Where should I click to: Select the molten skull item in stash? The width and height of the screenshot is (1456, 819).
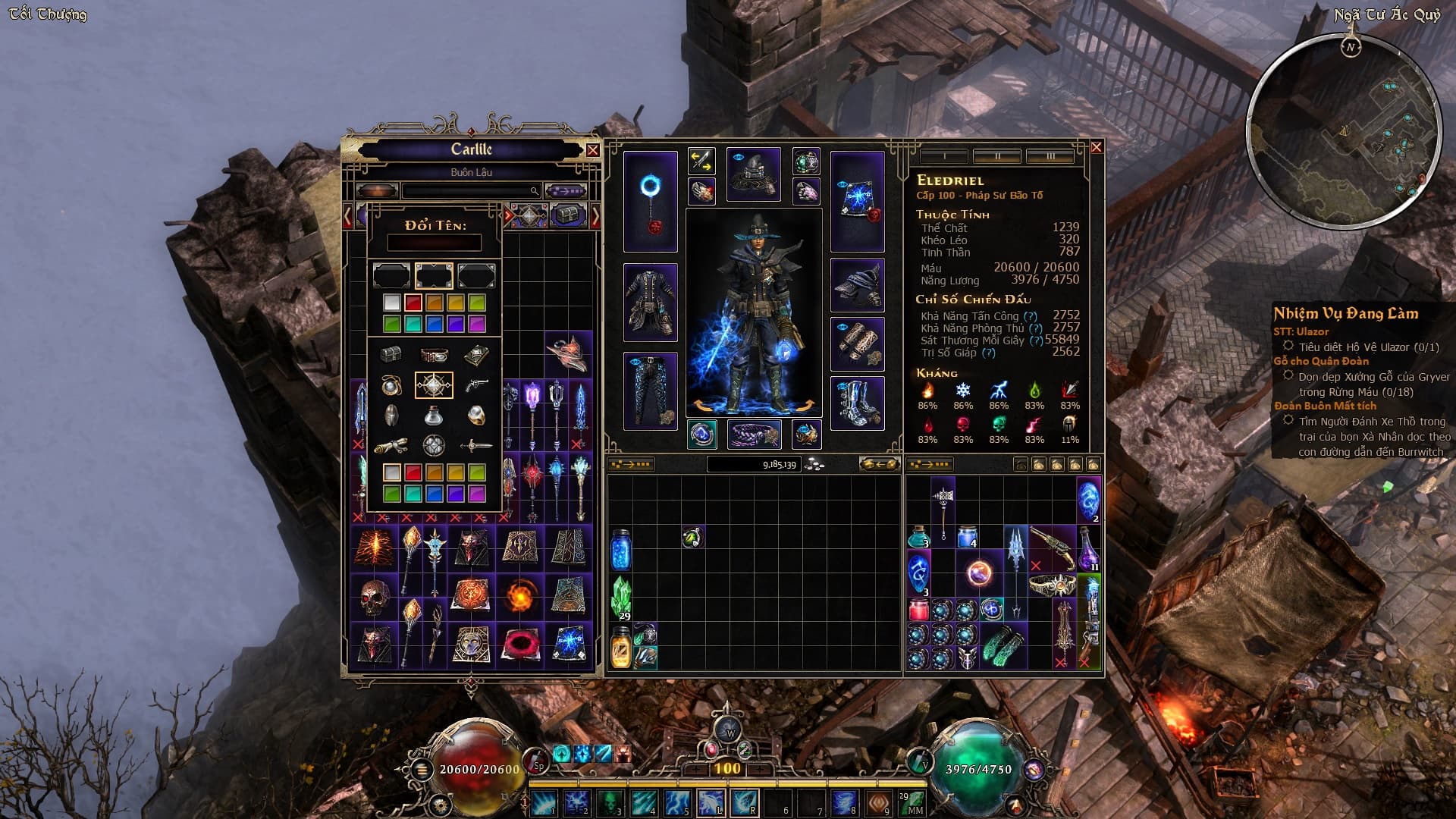click(375, 598)
